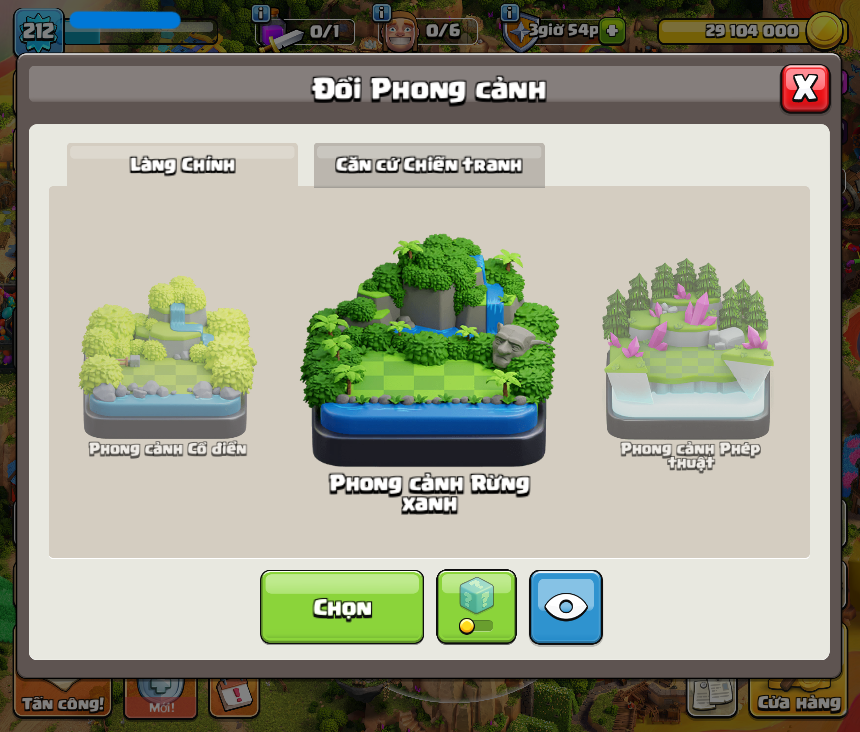Open info for the builder count
Image resolution: width=860 pixels, height=732 pixels.
click(381, 13)
